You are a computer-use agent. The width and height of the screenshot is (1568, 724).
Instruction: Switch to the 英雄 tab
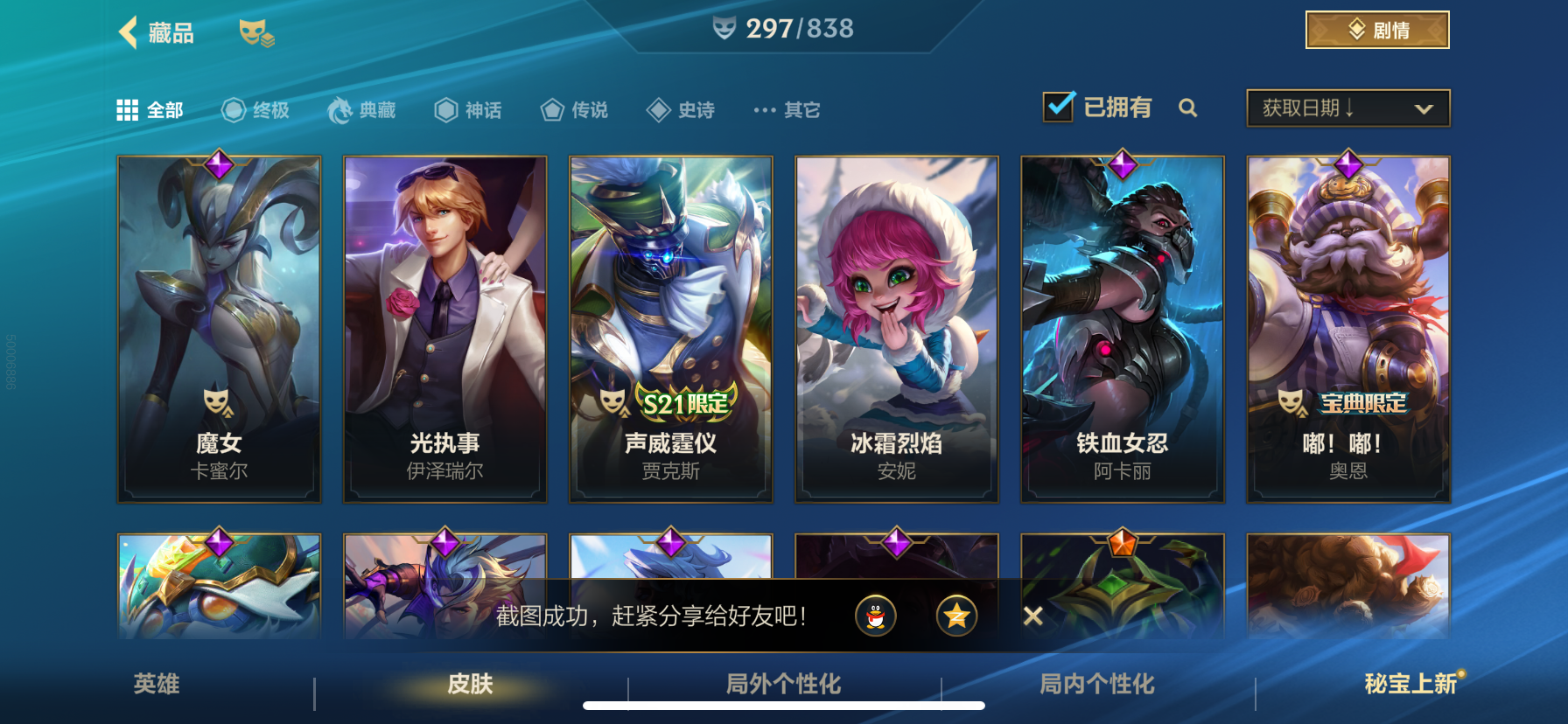156,686
